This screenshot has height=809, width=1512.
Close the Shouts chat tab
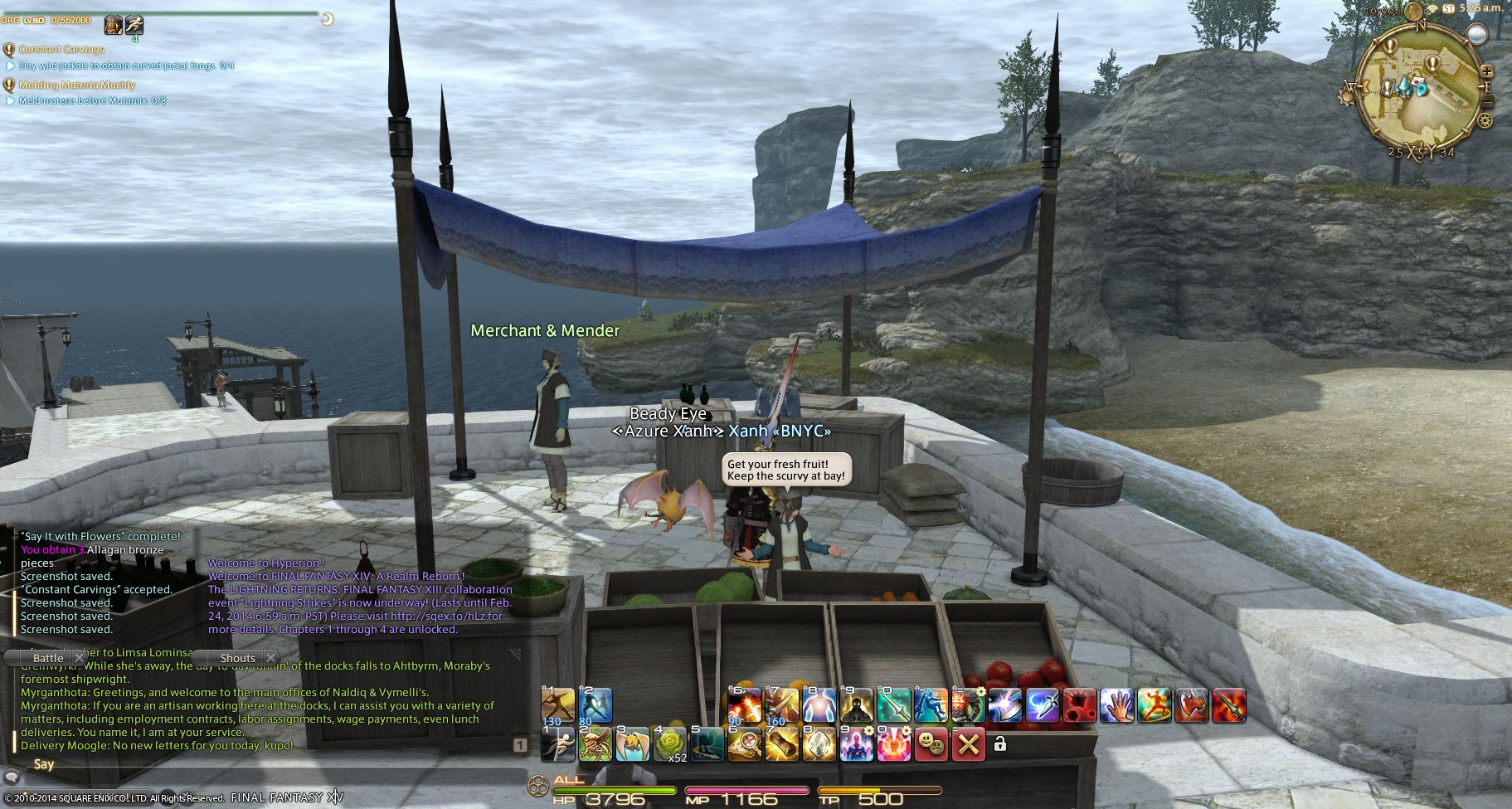[270, 658]
